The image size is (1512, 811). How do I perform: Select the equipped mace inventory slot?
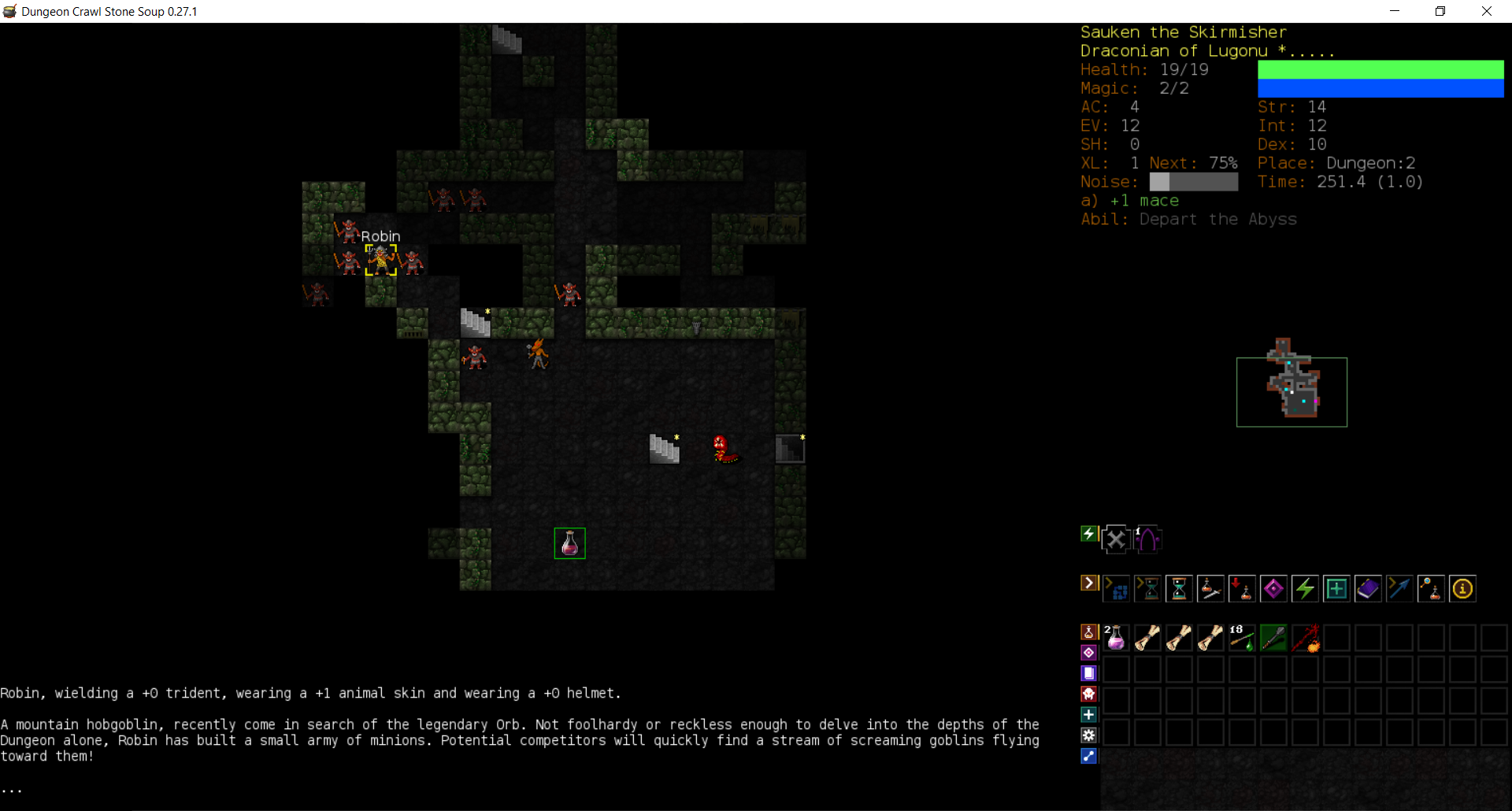click(1273, 638)
